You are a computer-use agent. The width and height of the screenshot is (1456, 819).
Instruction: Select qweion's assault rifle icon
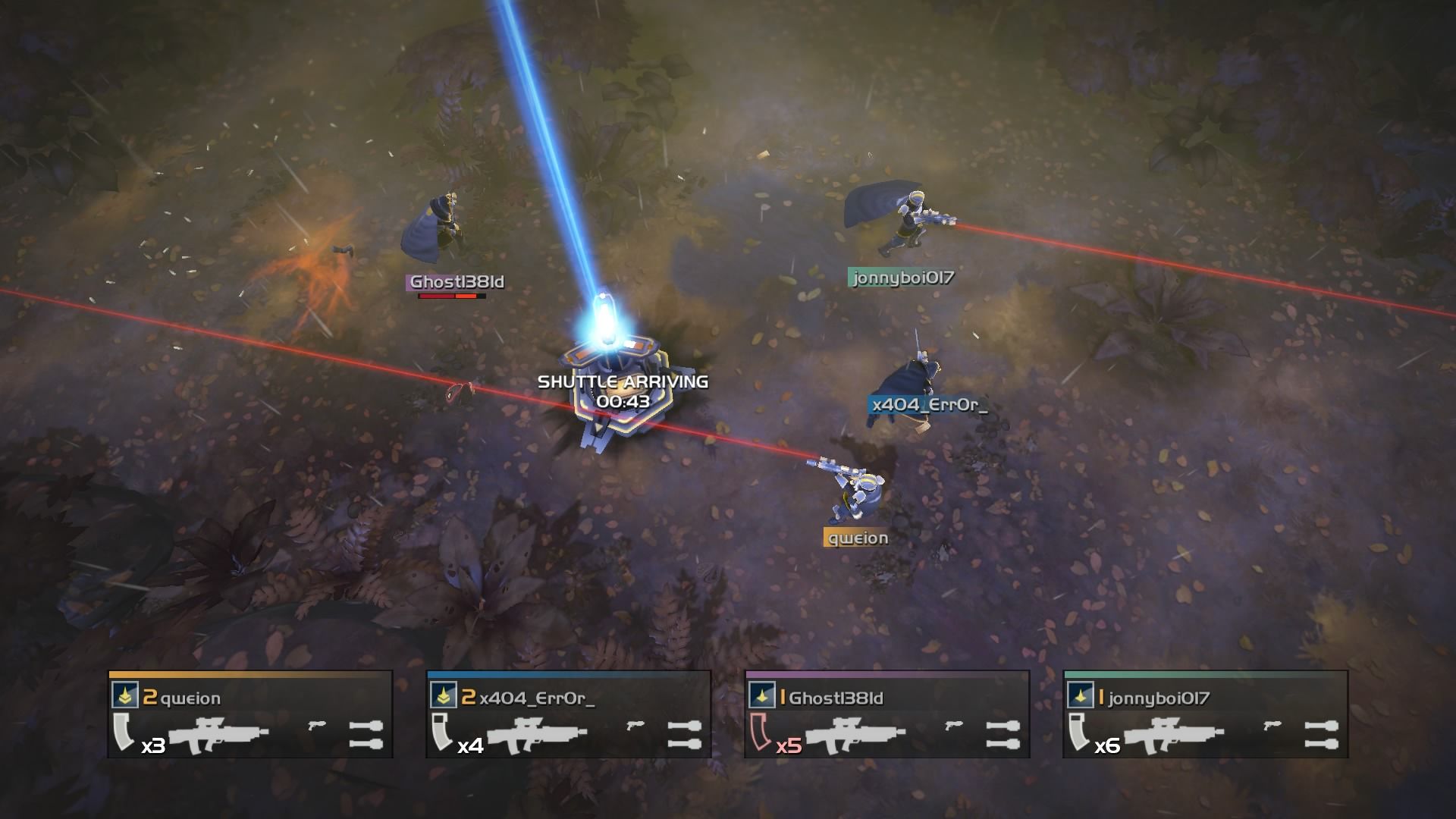[x=218, y=734]
